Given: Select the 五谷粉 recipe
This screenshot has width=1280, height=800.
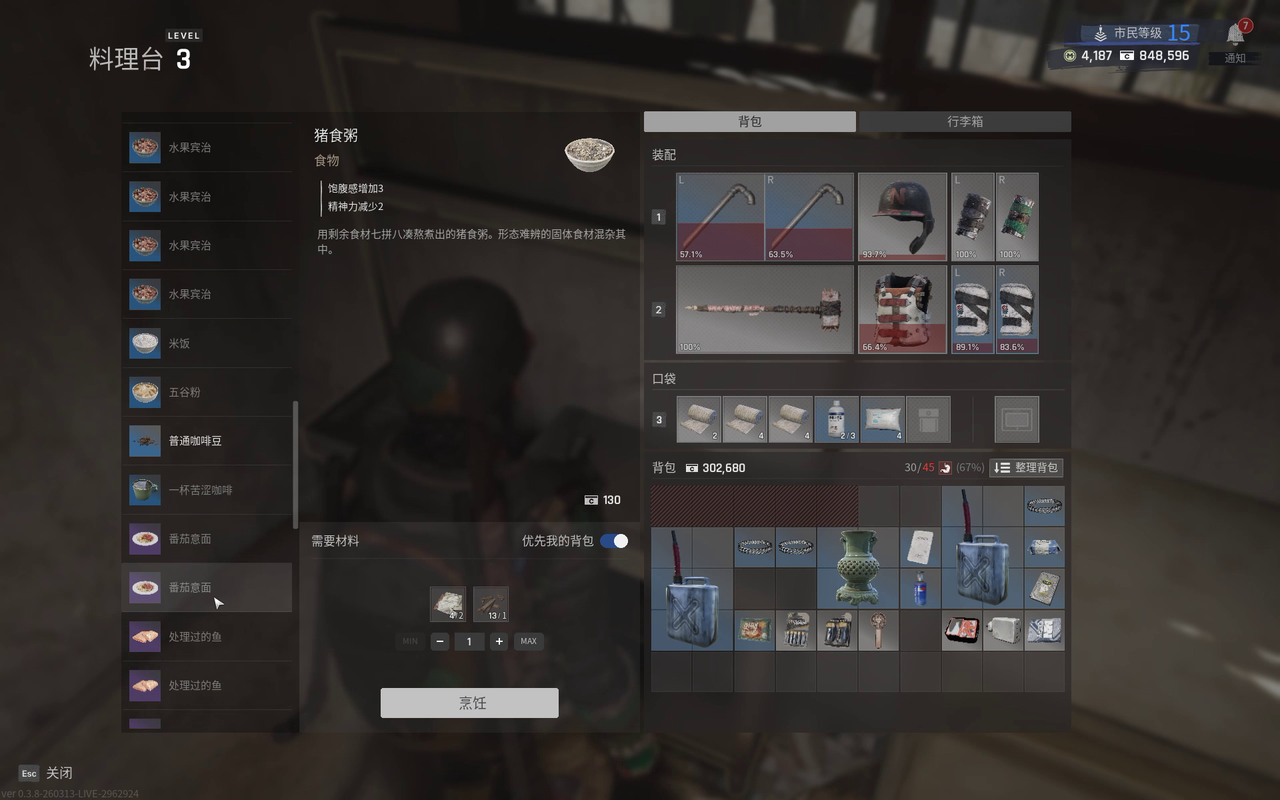Looking at the screenshot, I should [208, 392].
